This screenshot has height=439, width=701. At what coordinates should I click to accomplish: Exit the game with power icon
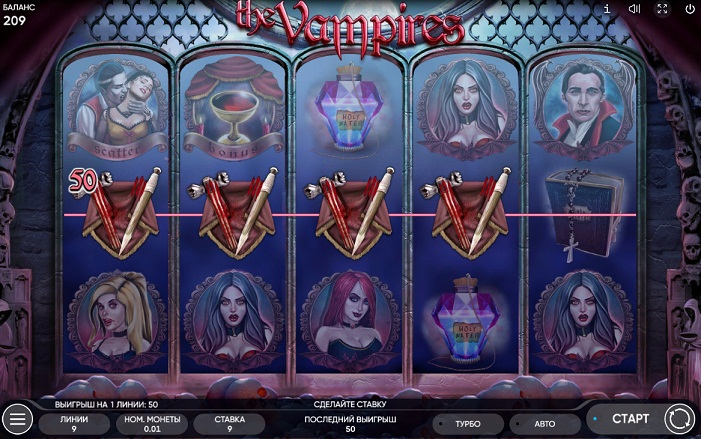pyautogui.click(x=690, y=9)
